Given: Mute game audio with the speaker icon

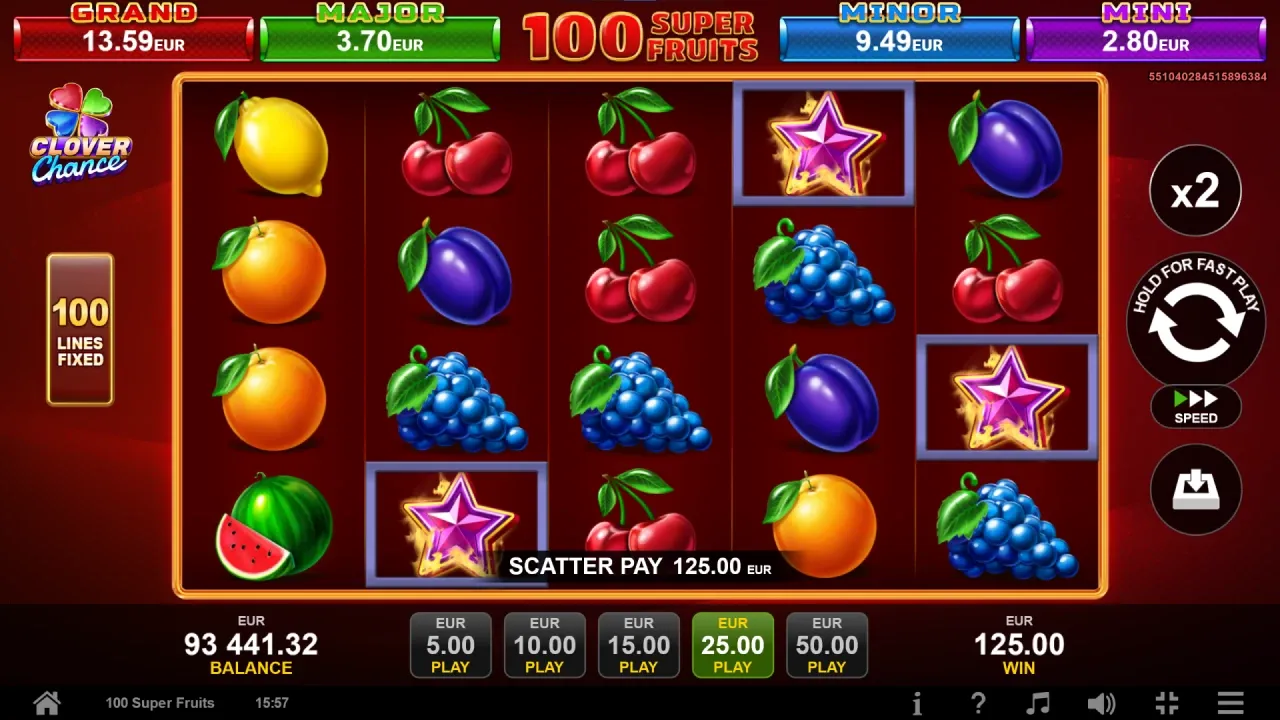Looking at the screenshot, I should tap(1102, 702).
